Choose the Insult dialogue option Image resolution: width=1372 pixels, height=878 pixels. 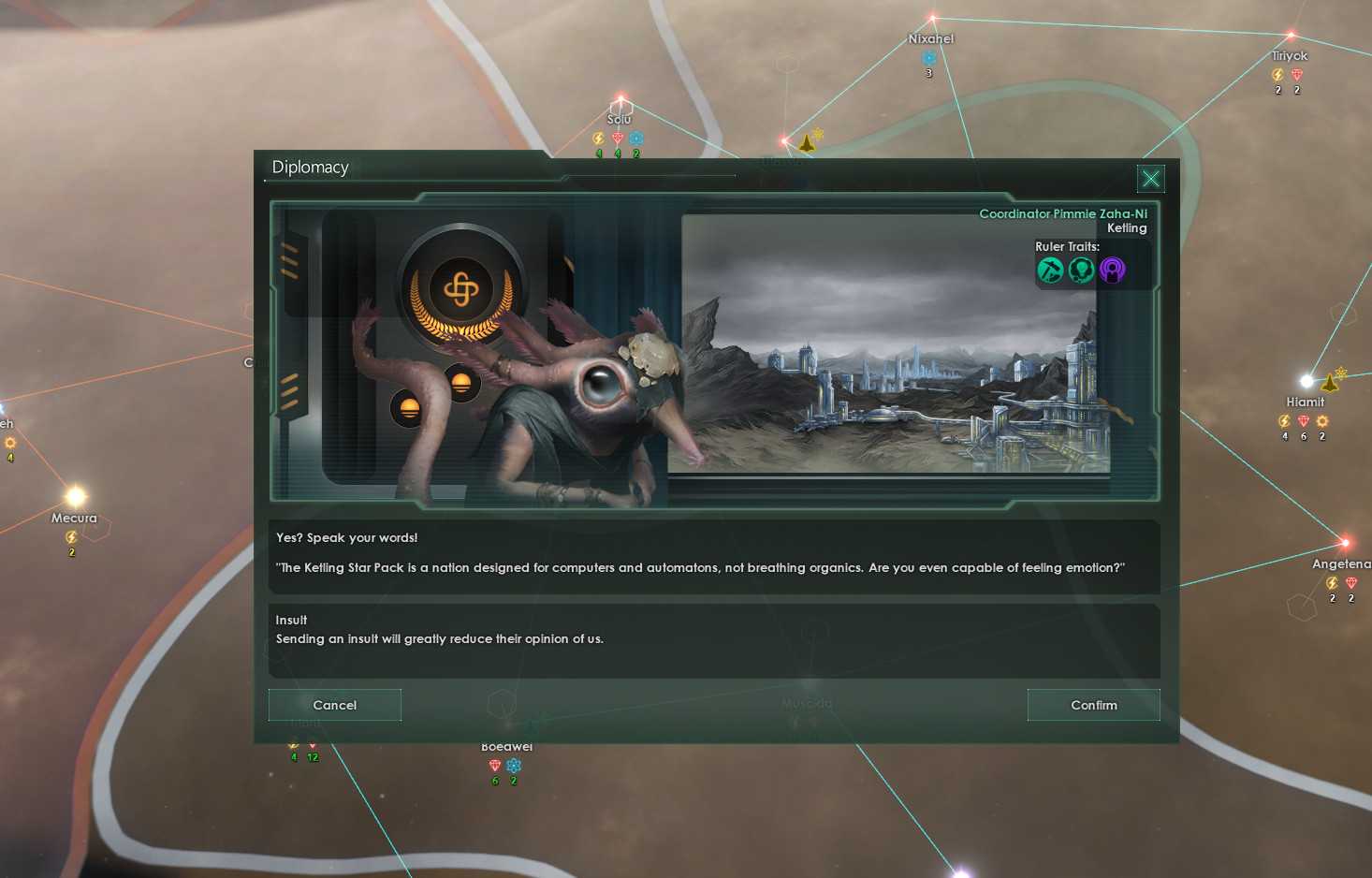pyautogui.click(x=714, y=641)
